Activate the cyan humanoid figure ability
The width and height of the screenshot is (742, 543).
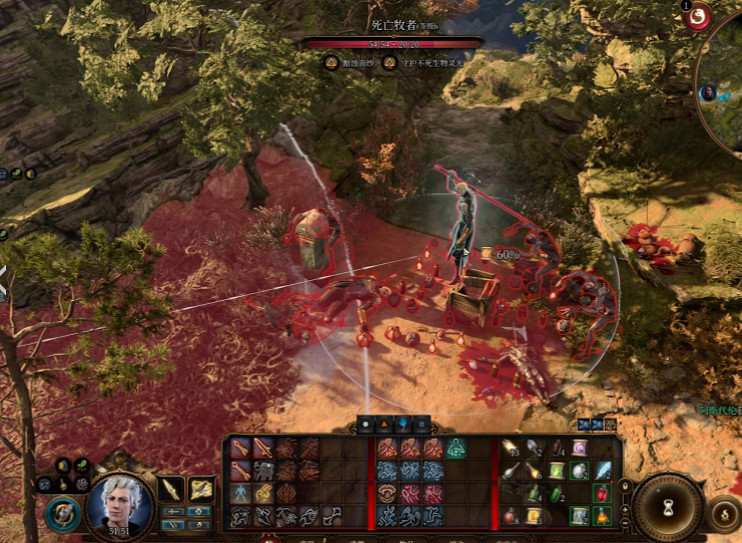pos(240,493)
